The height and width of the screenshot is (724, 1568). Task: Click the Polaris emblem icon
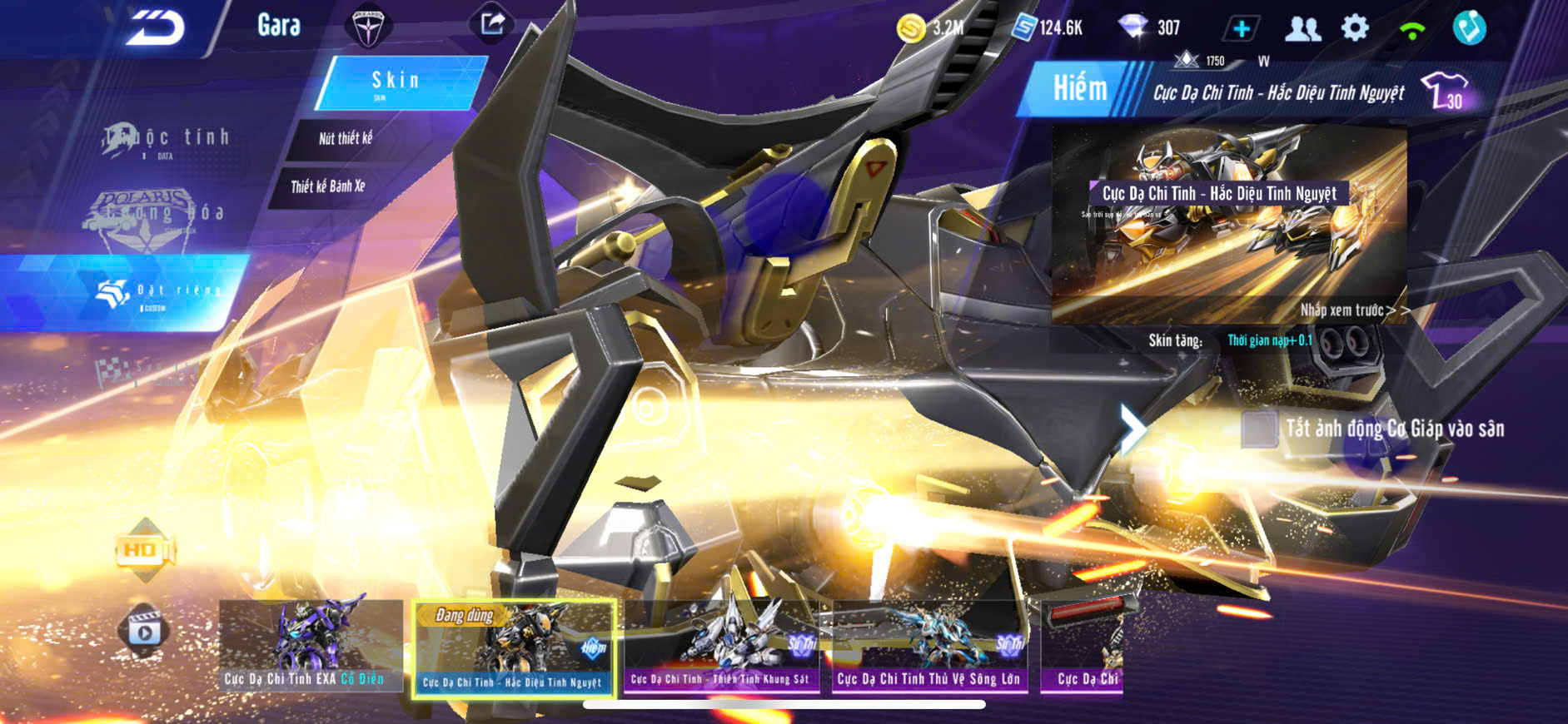(x=366, y=27)
